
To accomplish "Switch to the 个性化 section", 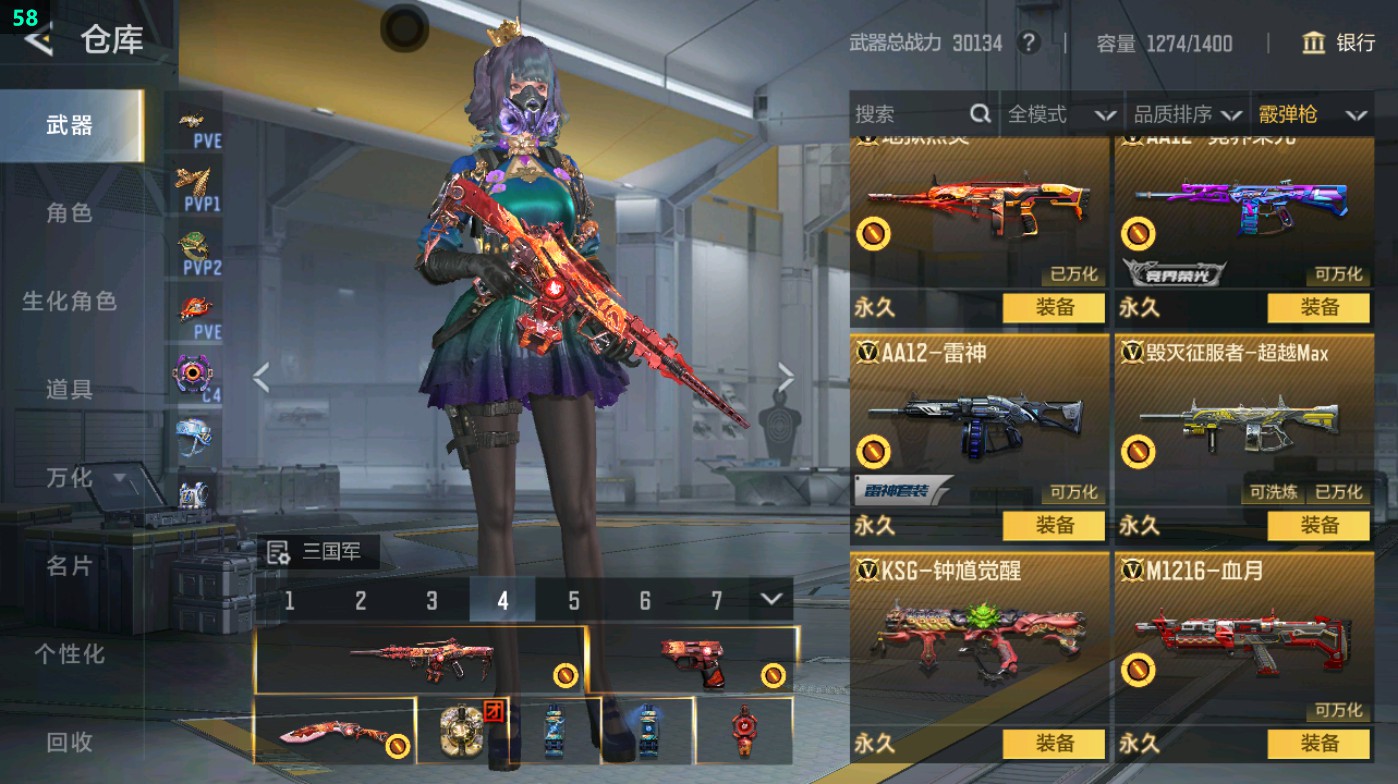I will 69,654.
